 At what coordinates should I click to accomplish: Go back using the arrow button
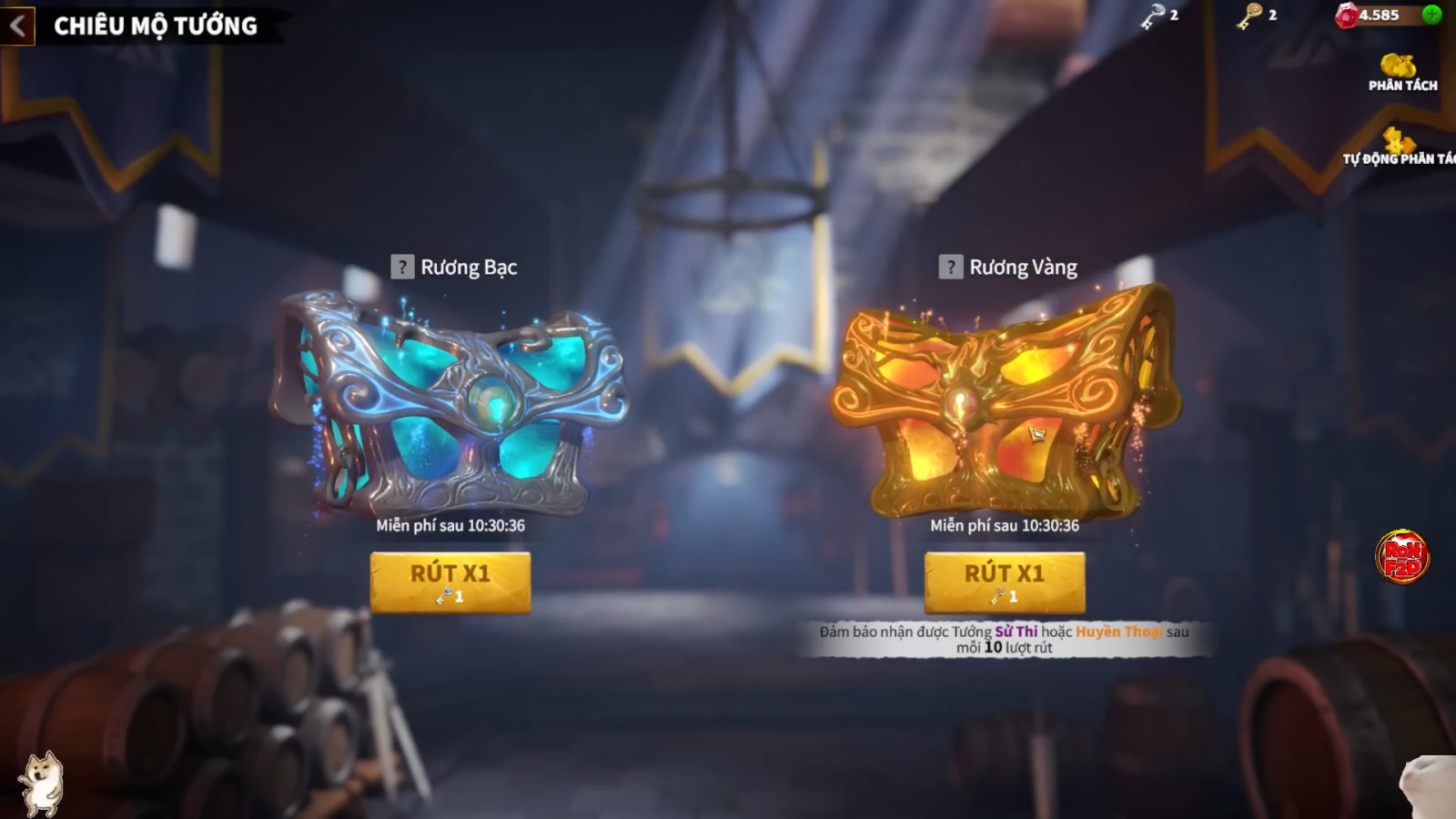(x=17, y=25)
